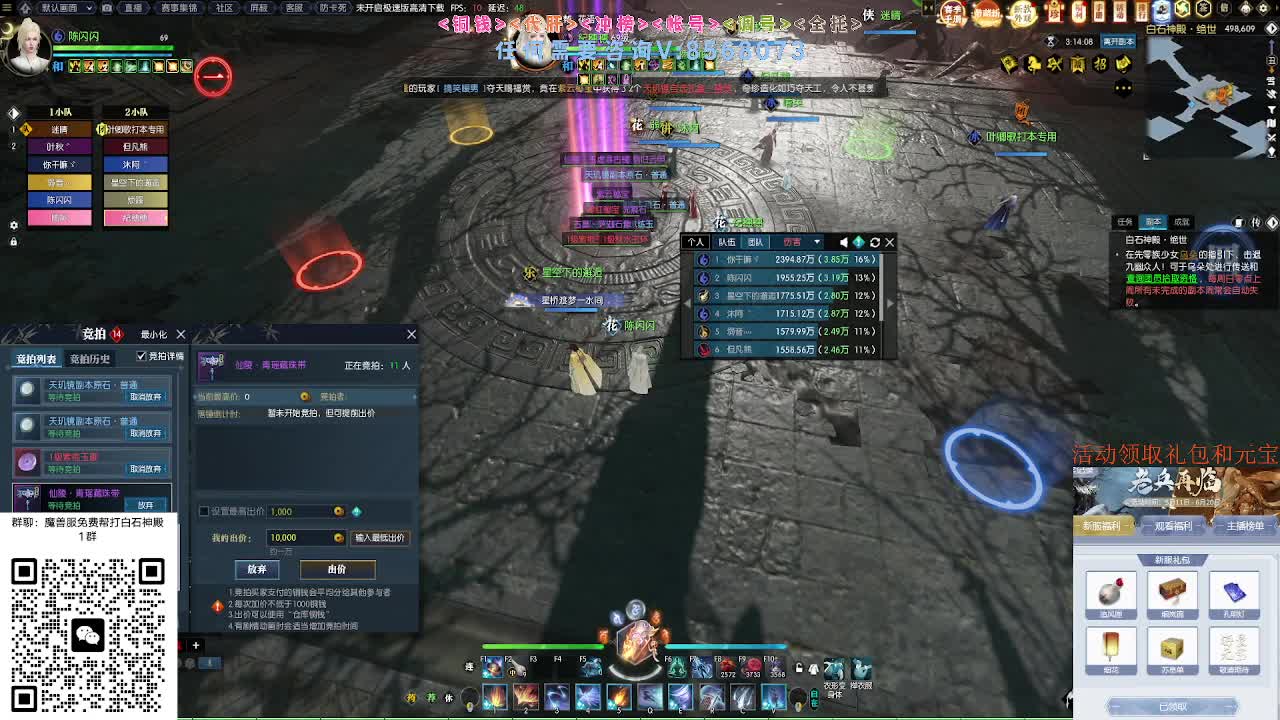The height and width of the screenshot is (720, 1280).
Task: Enable the 设置最高出价 checkbox
Action: coord(203,512)
